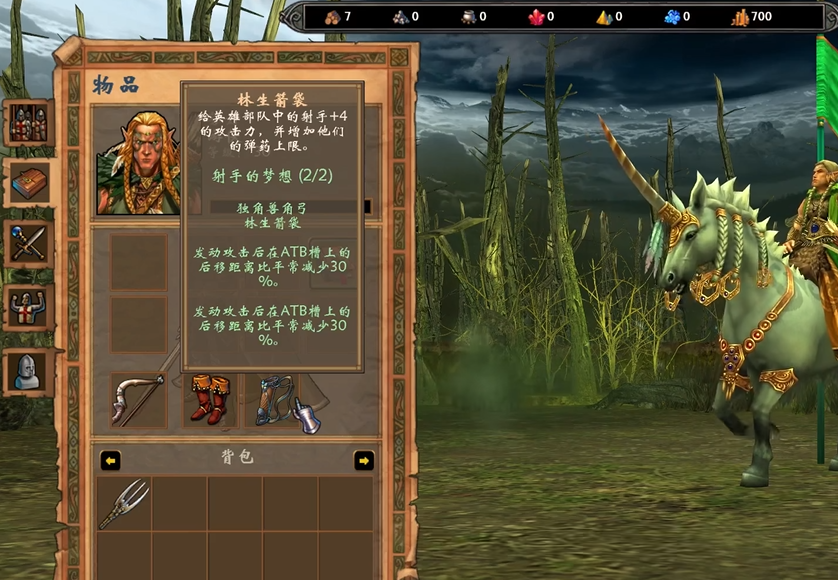This screenshot has width=838, height=580.
Task: Page the backpack left with yellow arrow
Action: (111, 460)
